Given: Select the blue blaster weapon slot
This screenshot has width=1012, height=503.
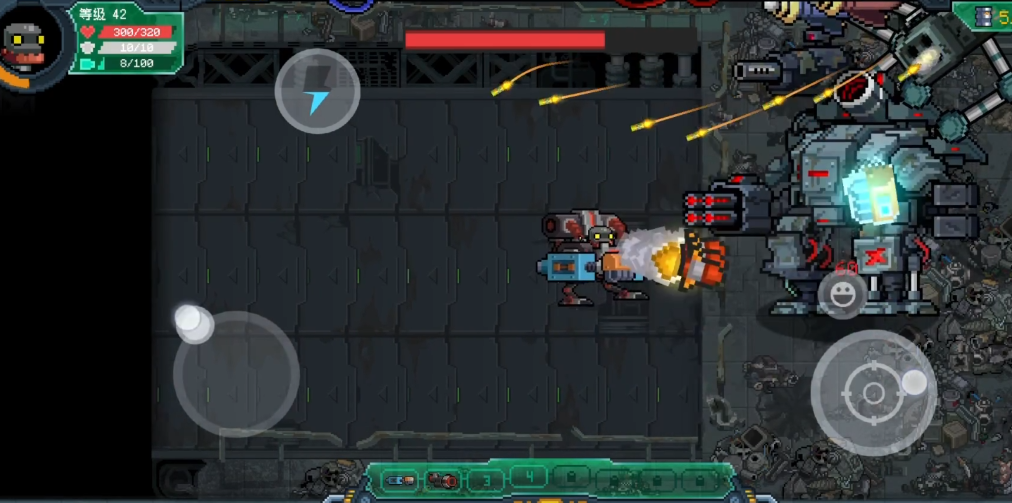Looking at the screenshot, I should click(400, 480).
